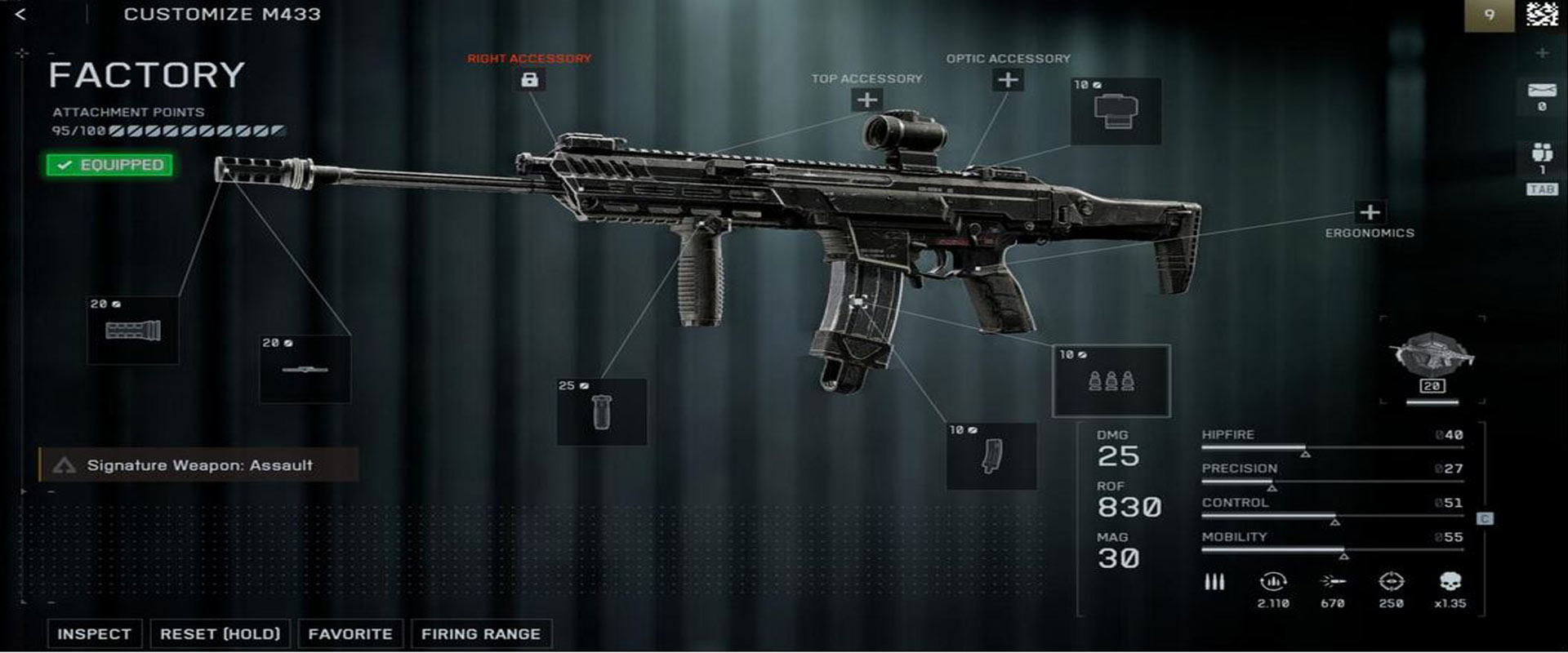Select the muzzle brake attachment slot
This screenshot has height=653, width=1568.
pyautogui.click(x=132, y=330)
